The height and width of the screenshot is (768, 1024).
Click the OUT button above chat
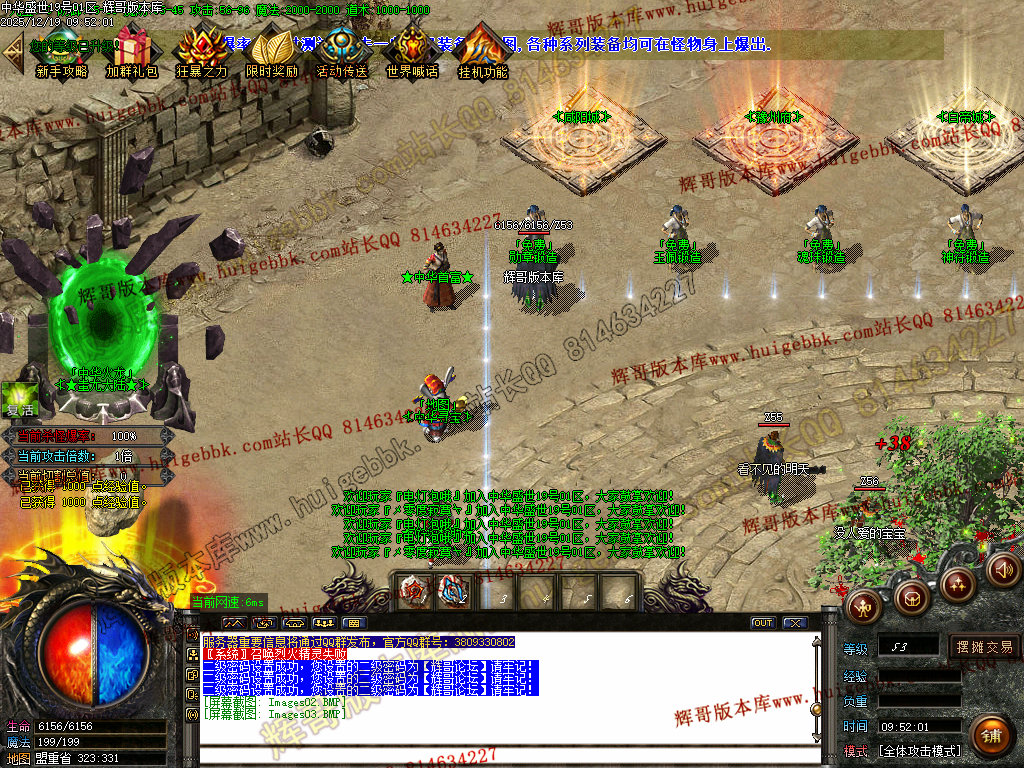tap(763, 623)
